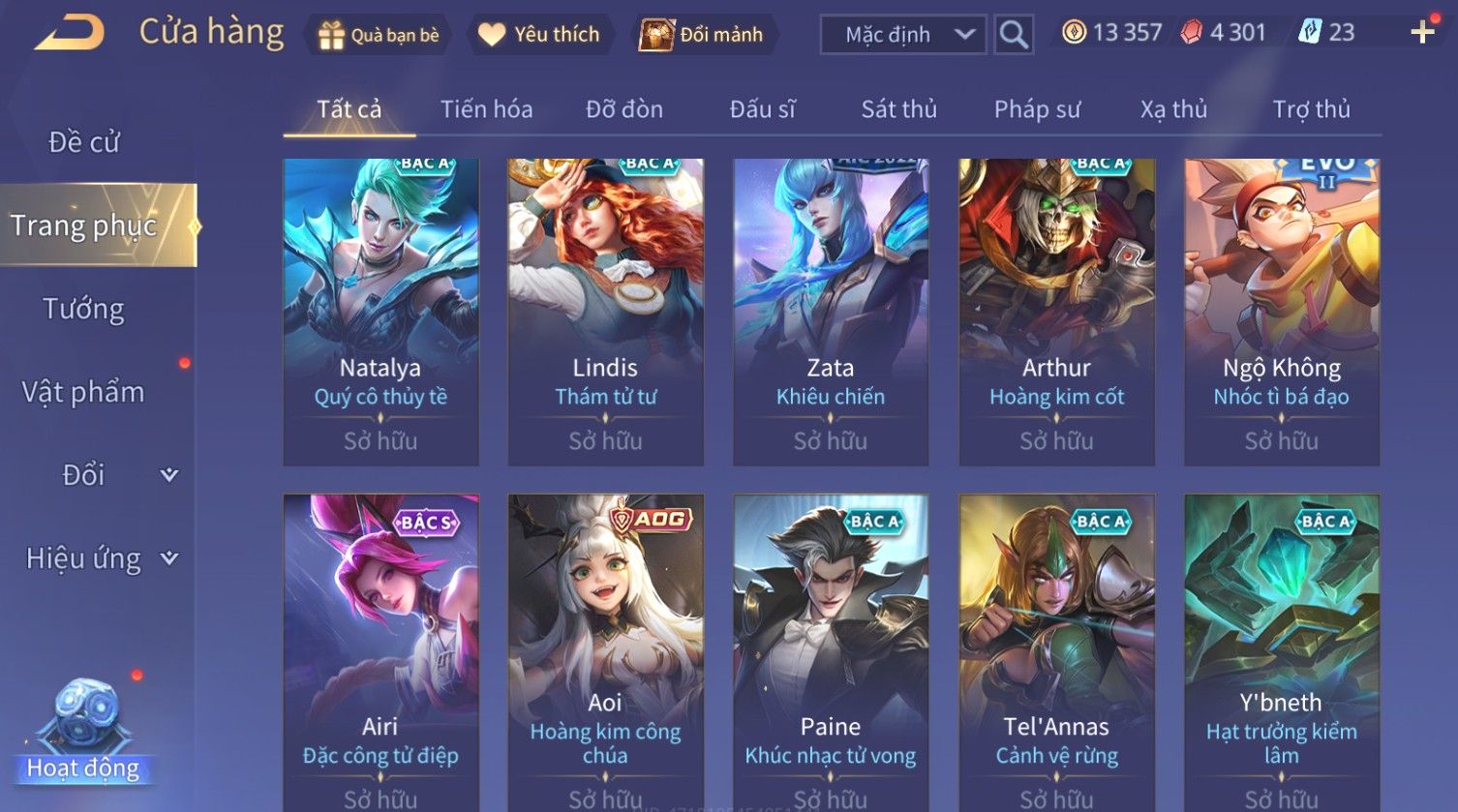Select the Natalya Quý cô thủy tề skin
1458x812 pixels.
[x=380, y=310]
